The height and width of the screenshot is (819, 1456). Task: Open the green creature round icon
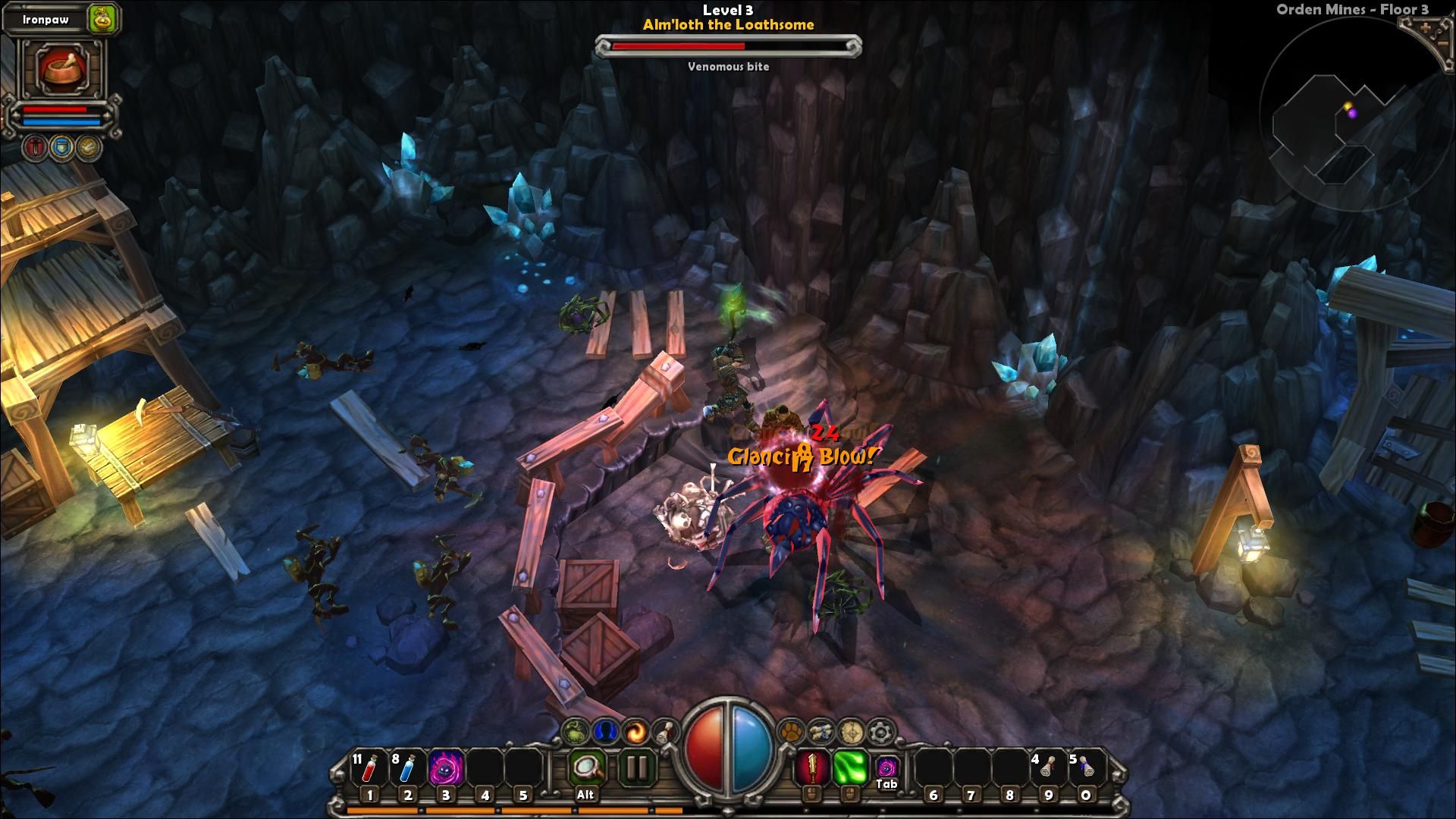tap(576, 732)
